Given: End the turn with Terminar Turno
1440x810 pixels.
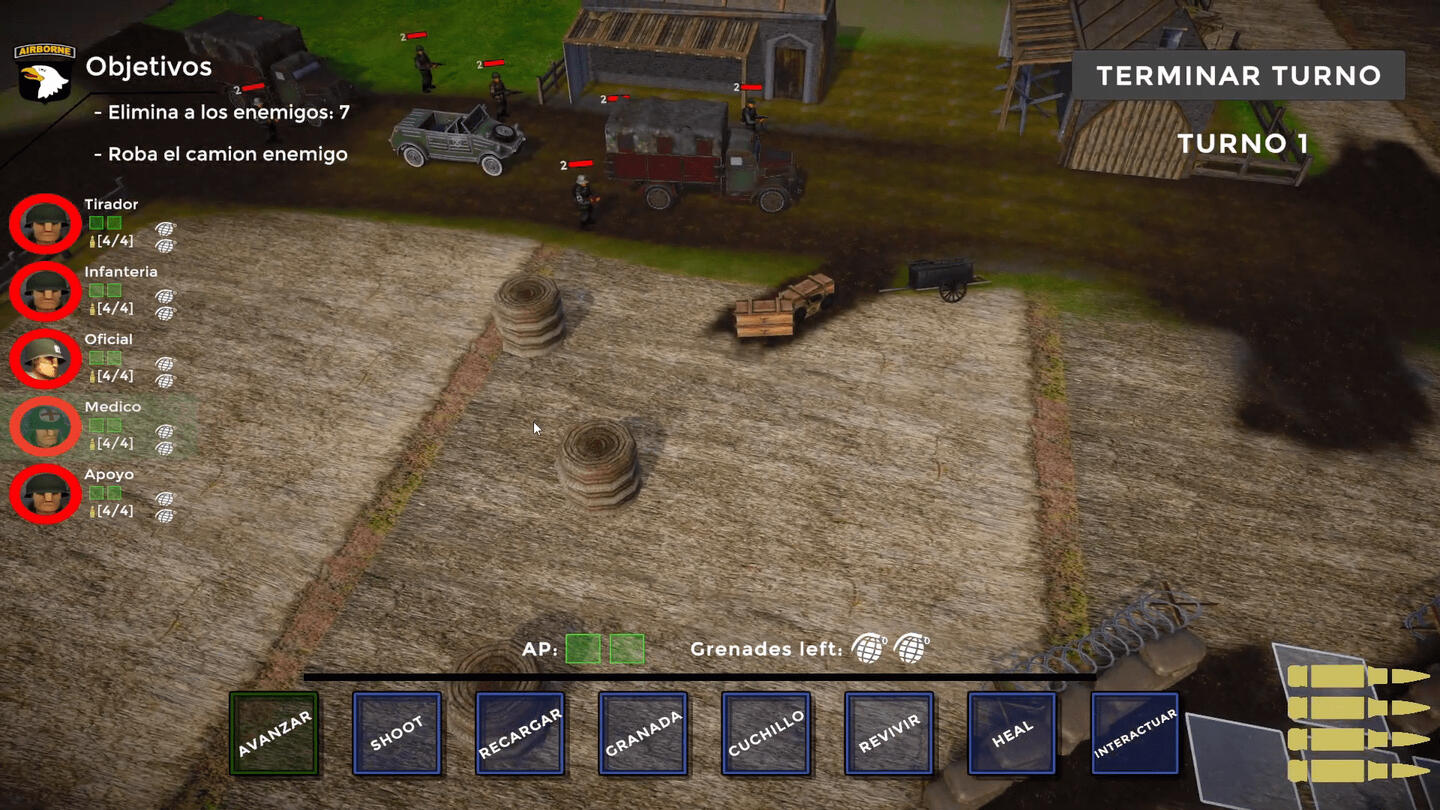Looking at the screenshot, I should click(1238, 76).
